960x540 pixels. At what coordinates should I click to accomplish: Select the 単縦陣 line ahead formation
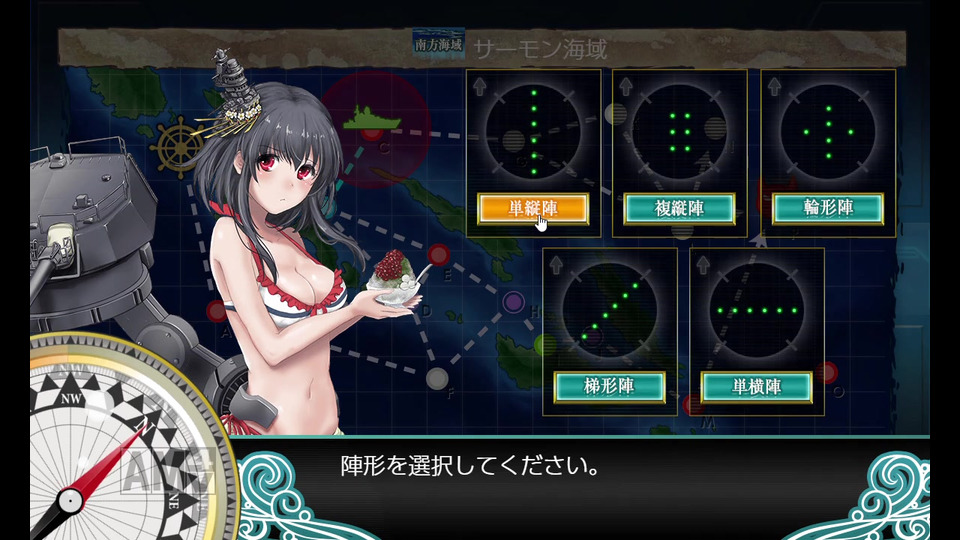coord(532,208)
